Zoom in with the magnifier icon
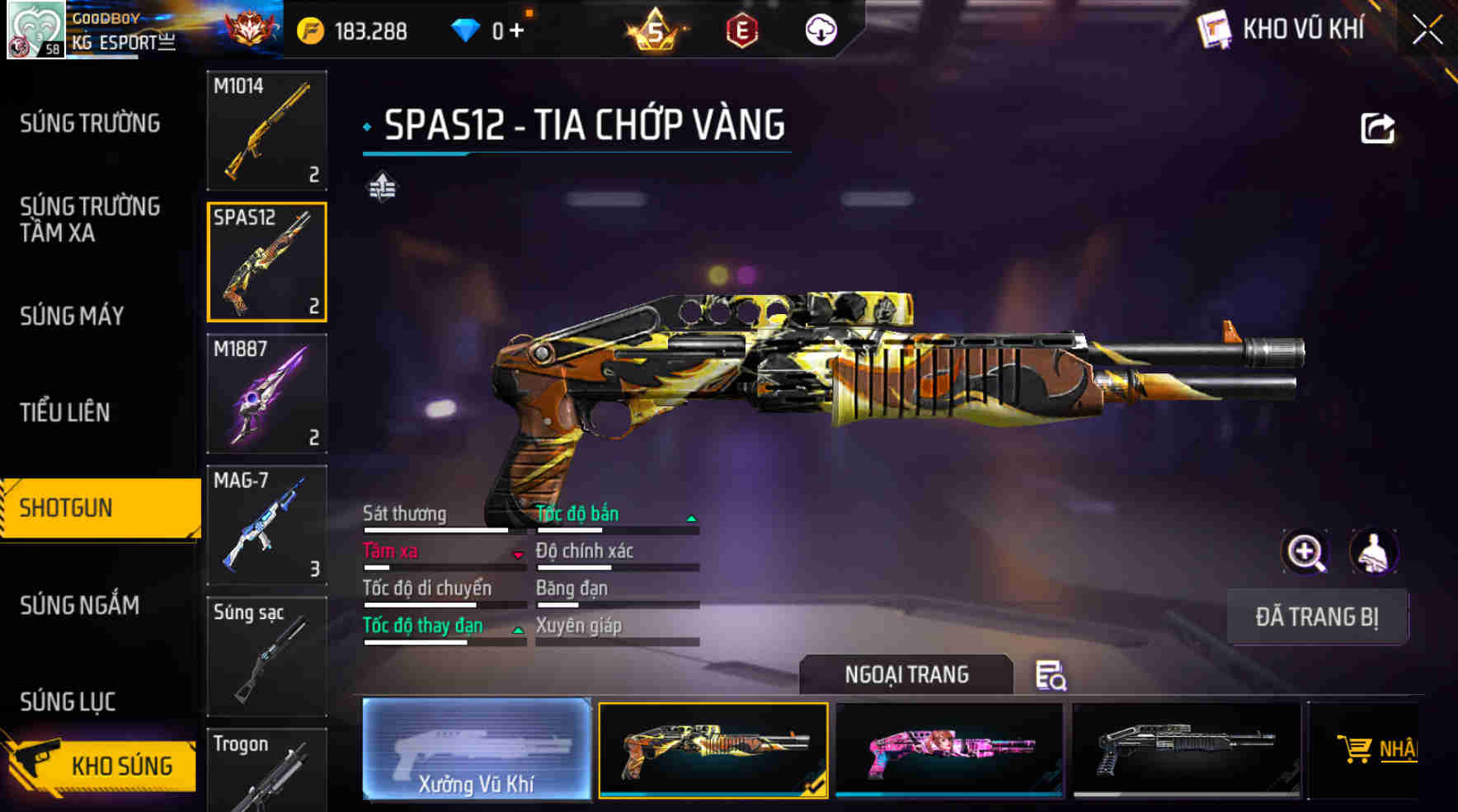Viewport: 1458px width, 812px height. [x=1305, y=552]
